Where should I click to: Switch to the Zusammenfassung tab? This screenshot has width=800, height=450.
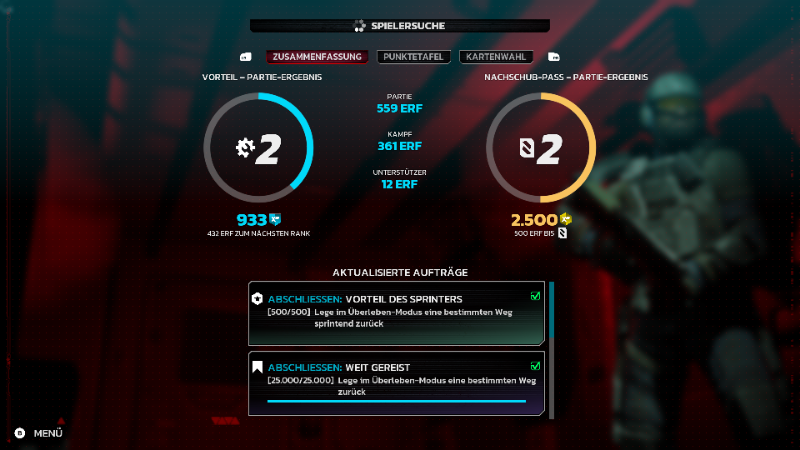coord(317,57)
